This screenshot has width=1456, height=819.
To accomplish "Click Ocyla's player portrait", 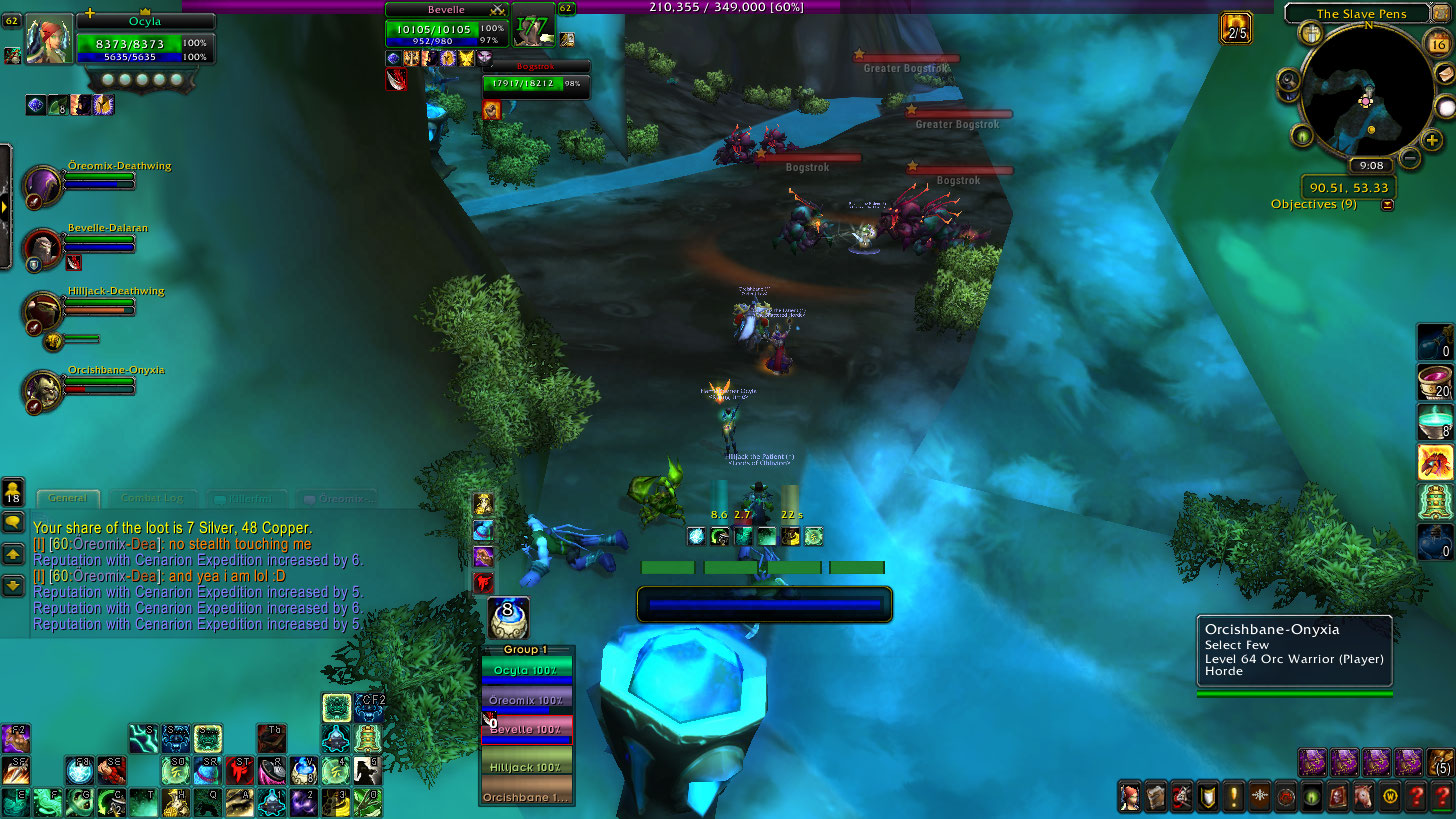I will tap(48, 39).
